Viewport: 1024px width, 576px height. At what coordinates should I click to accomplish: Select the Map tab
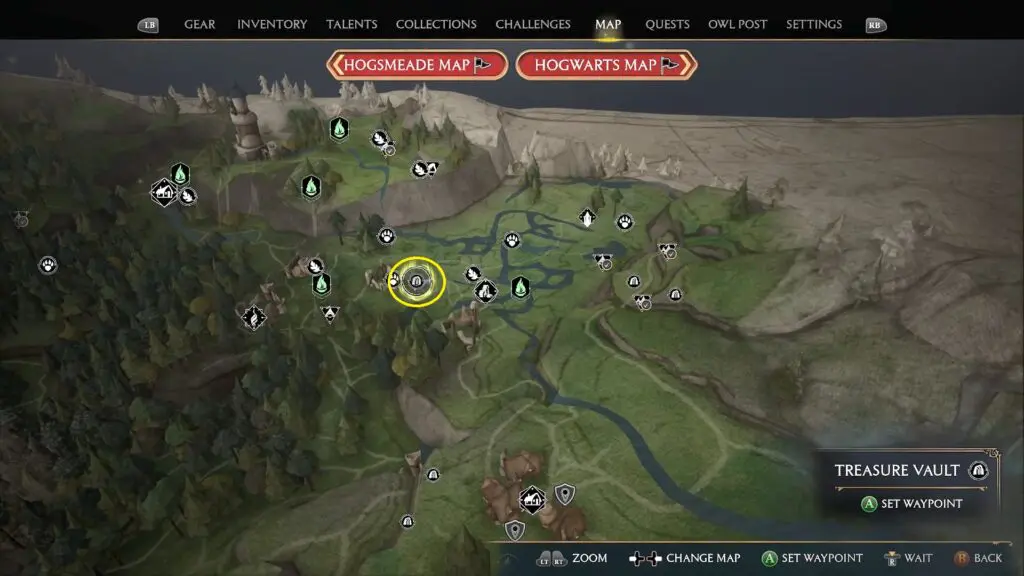pyautogui.click(x=608, y=24)
